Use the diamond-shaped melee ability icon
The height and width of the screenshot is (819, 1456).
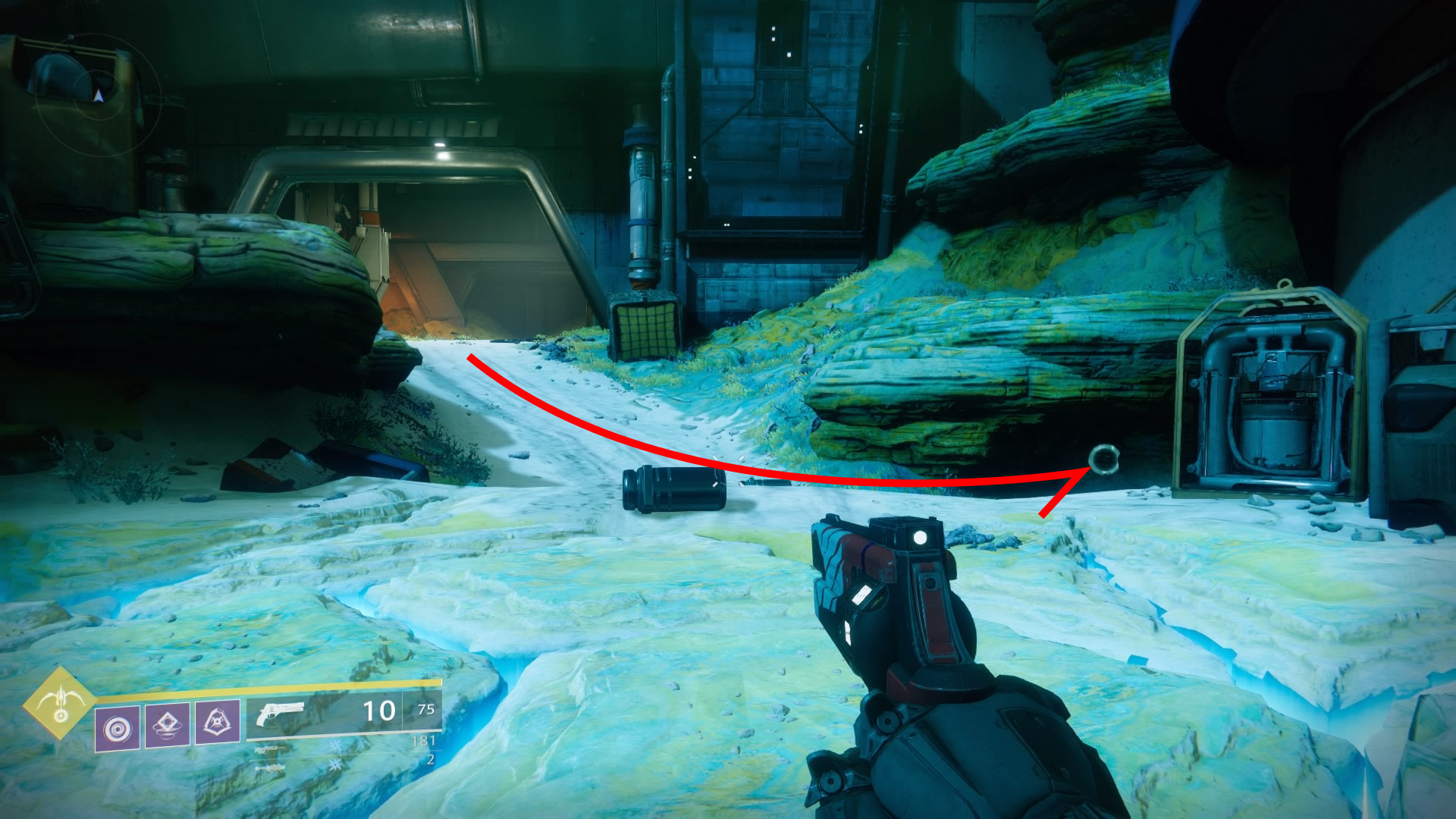pos(168,724)
